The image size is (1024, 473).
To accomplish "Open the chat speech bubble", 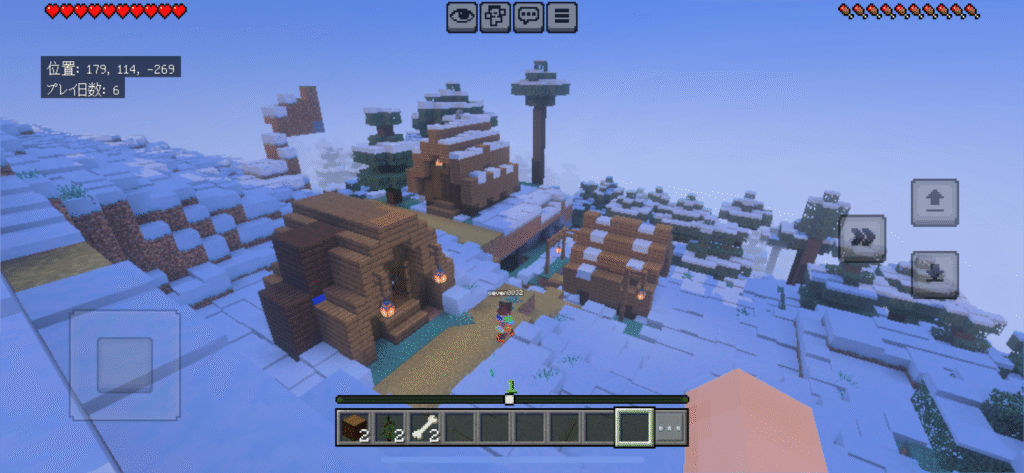I will (x=529, y=16).
